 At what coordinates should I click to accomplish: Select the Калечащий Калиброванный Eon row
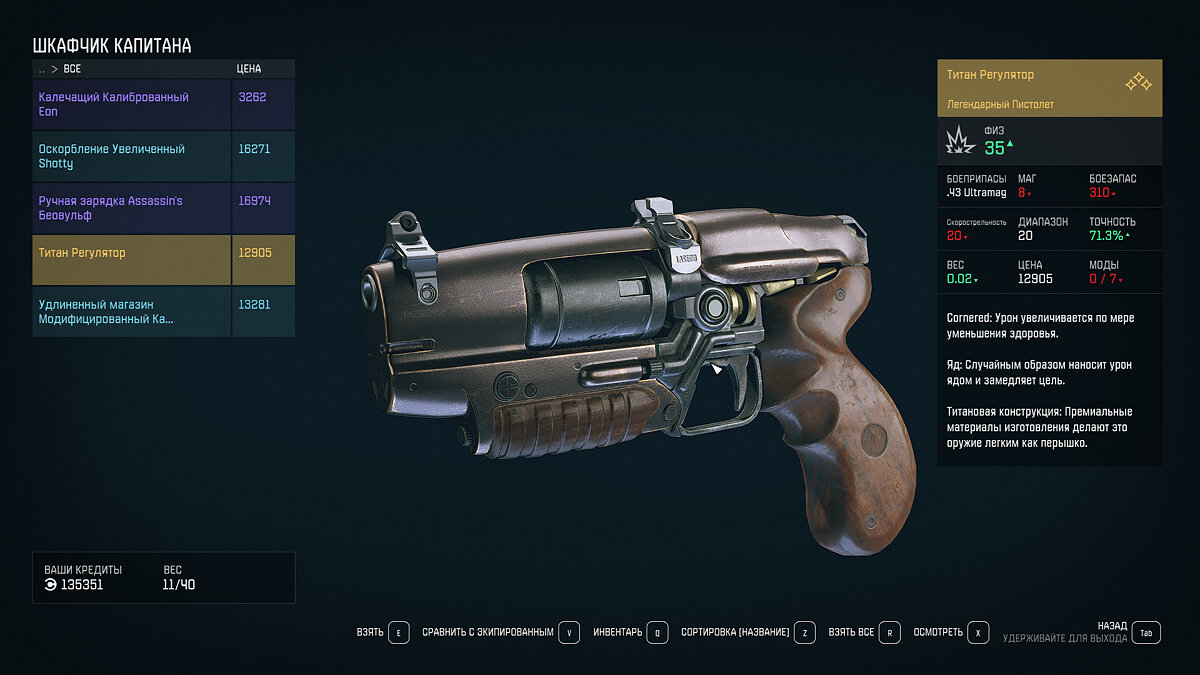pyautogui.click(x=132, y=104)
